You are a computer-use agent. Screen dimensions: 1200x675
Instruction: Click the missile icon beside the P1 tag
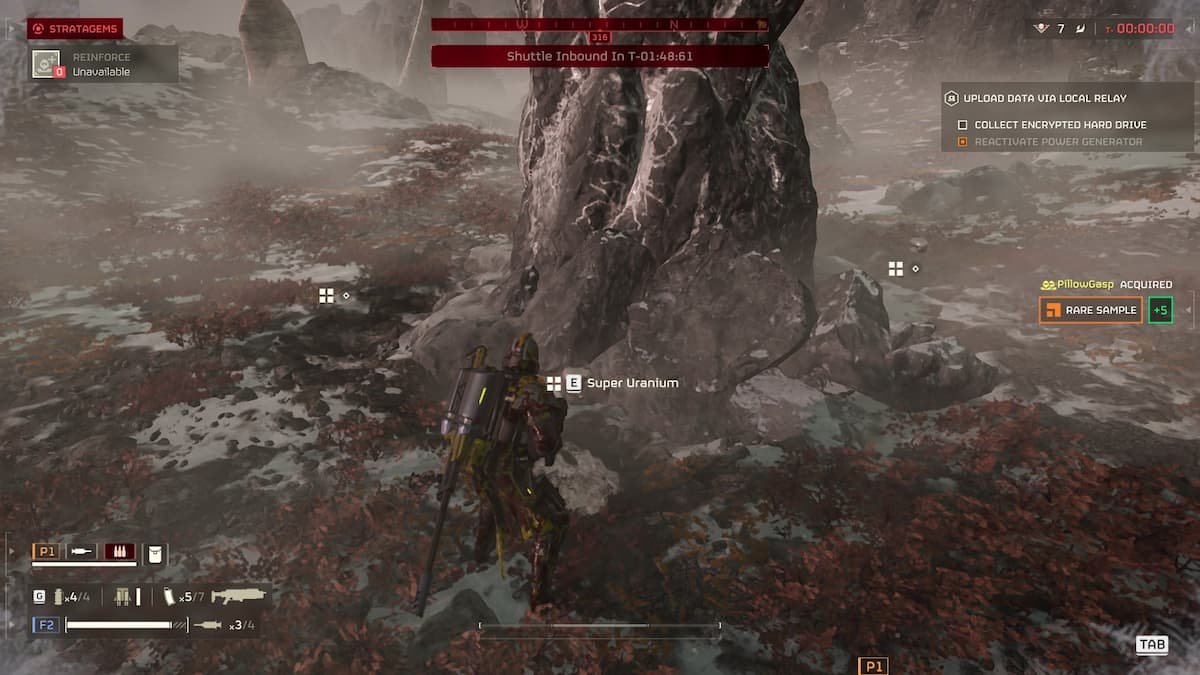tap(82, 552)
